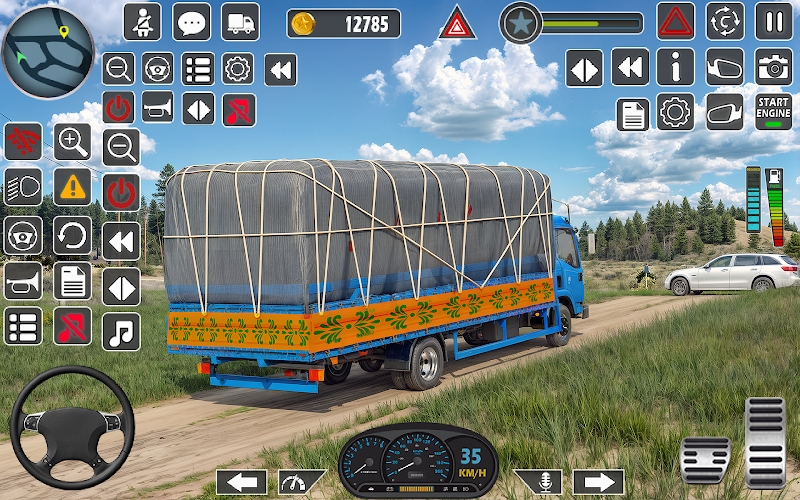The image size is (800, 500).
Task: Switch on the headlights icon
Action: [23, 187]
